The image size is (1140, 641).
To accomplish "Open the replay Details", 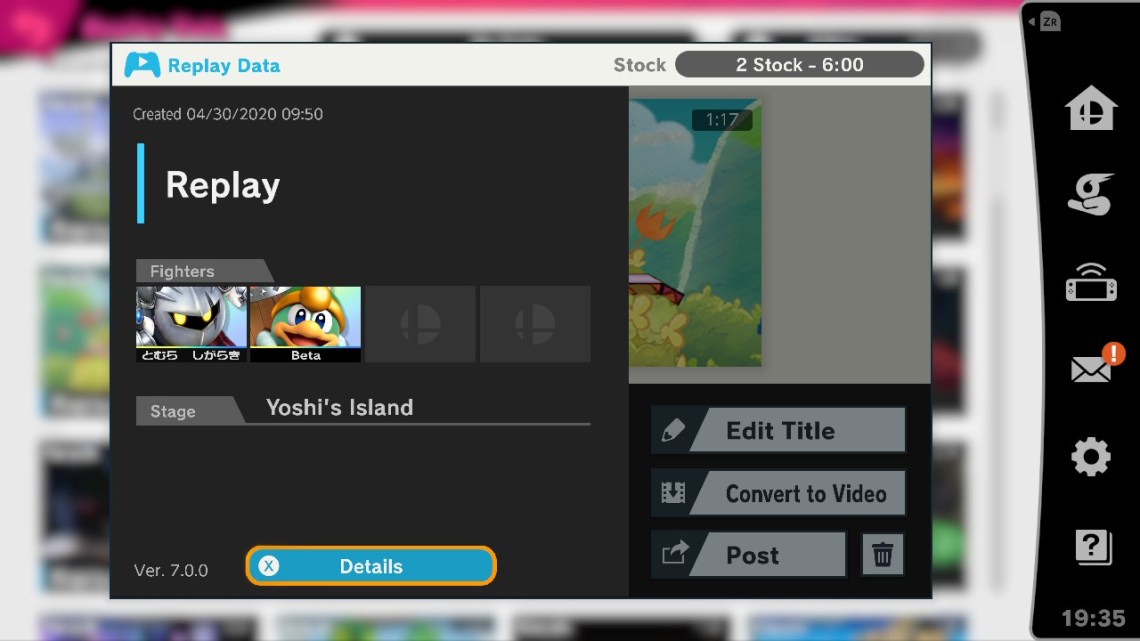I will 371,566.
